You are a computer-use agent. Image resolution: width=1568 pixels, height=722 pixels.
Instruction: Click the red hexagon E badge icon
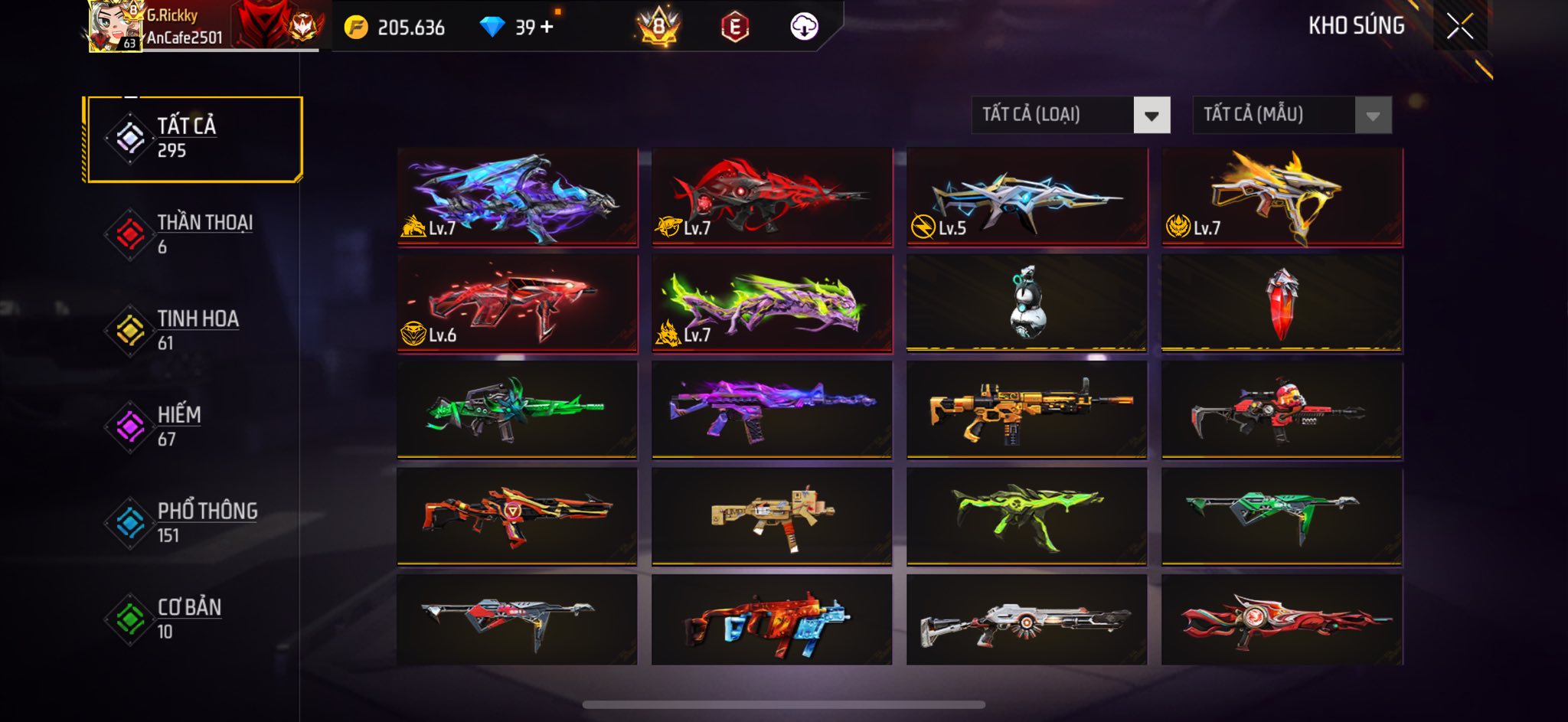(734, 28)
